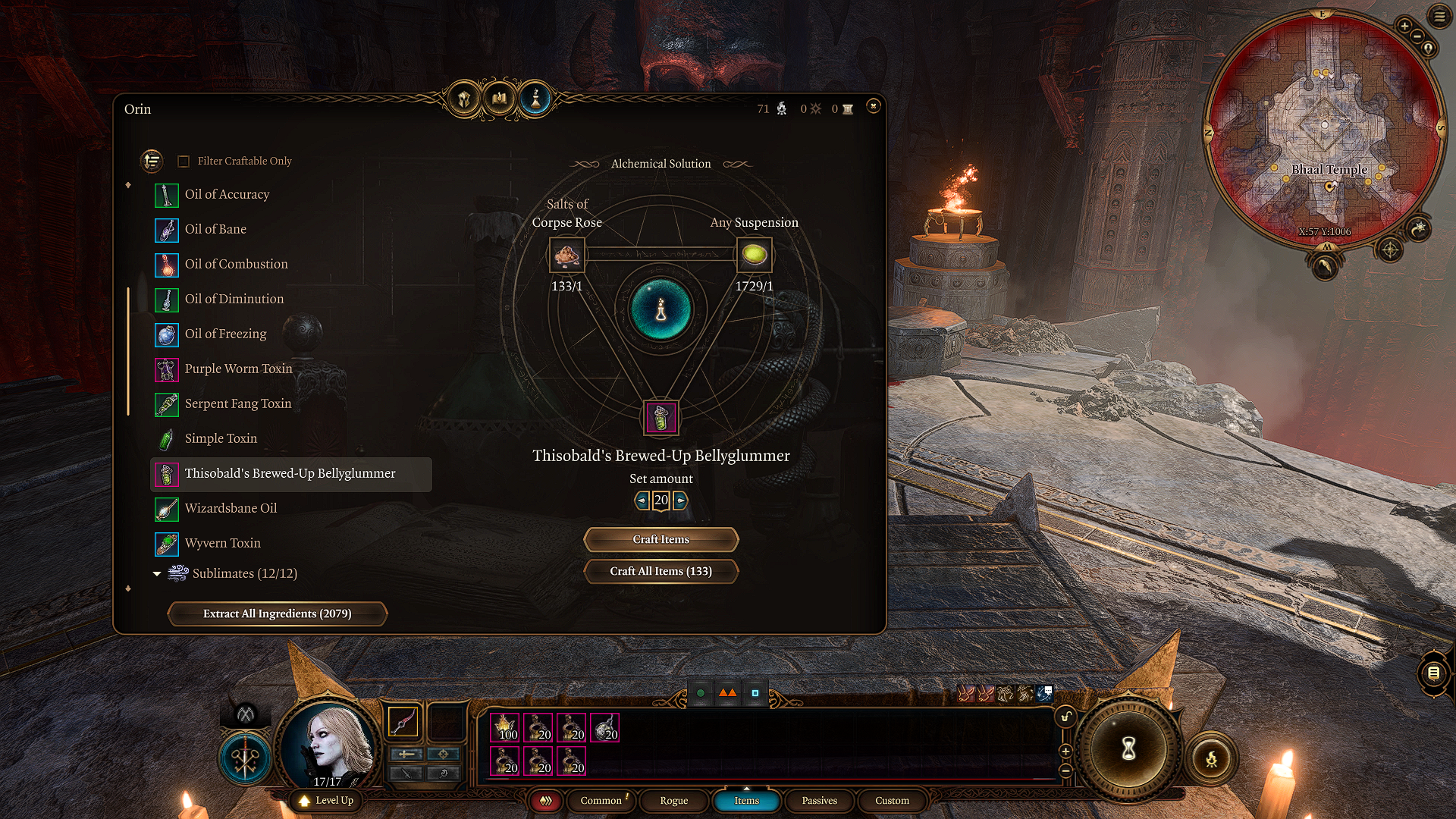Viewport: 1456px width, 819px height.
Task: Collapse the Sublimates category
Action: [x=157, y=574]
